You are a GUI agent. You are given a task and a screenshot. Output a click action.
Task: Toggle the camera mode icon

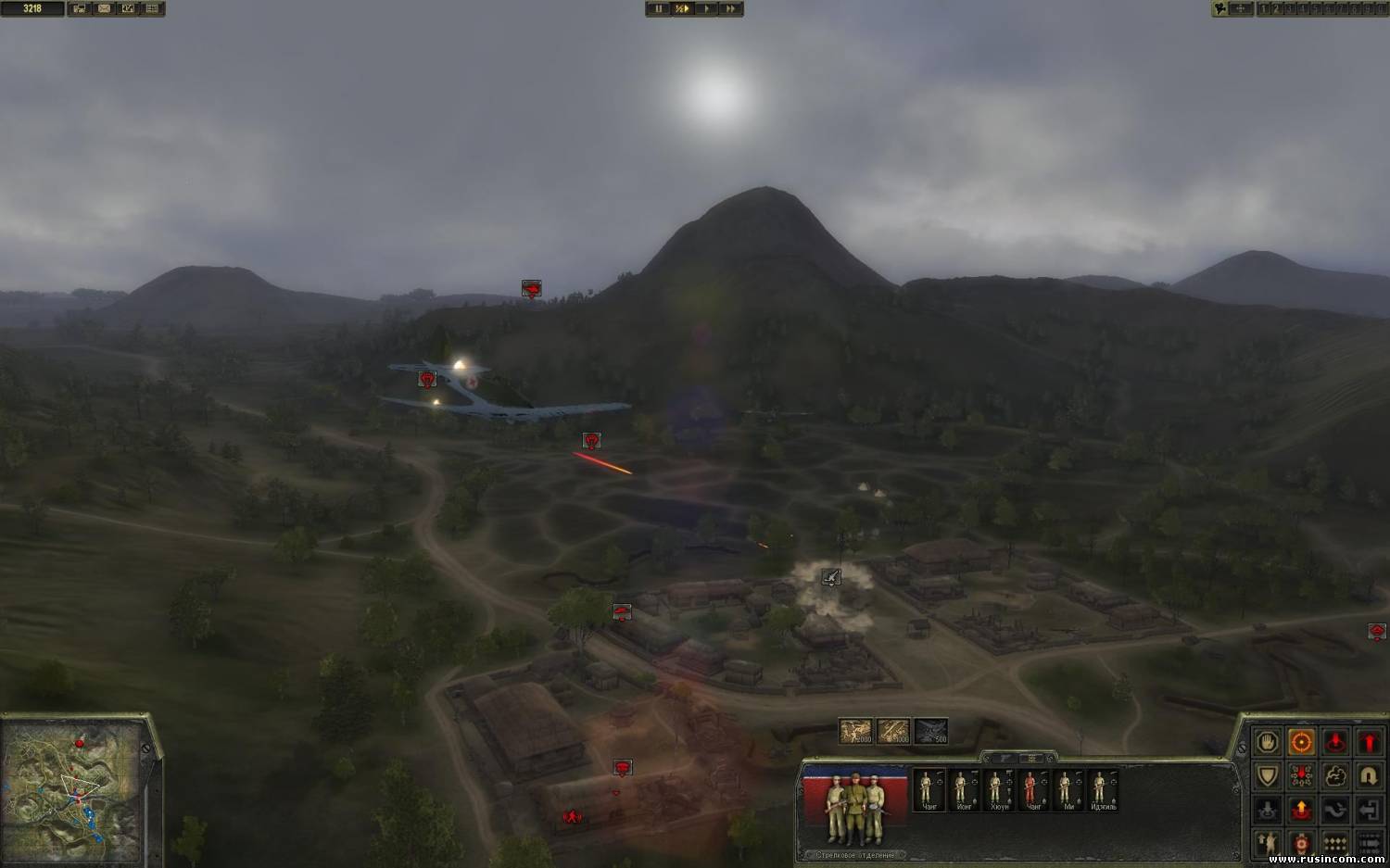1220,8
